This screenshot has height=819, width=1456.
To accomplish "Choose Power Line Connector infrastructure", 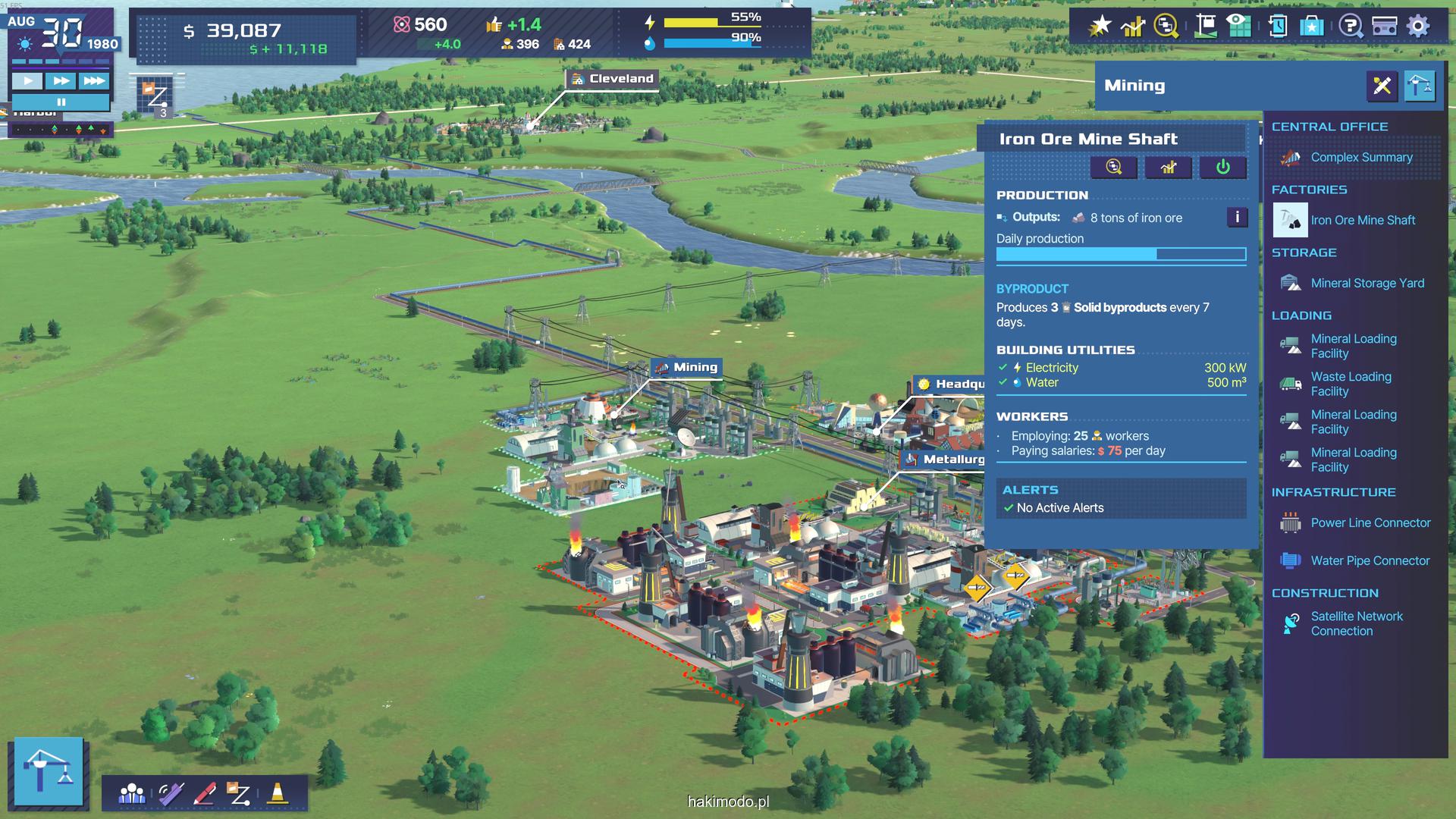I will [x=1370, y=523].
